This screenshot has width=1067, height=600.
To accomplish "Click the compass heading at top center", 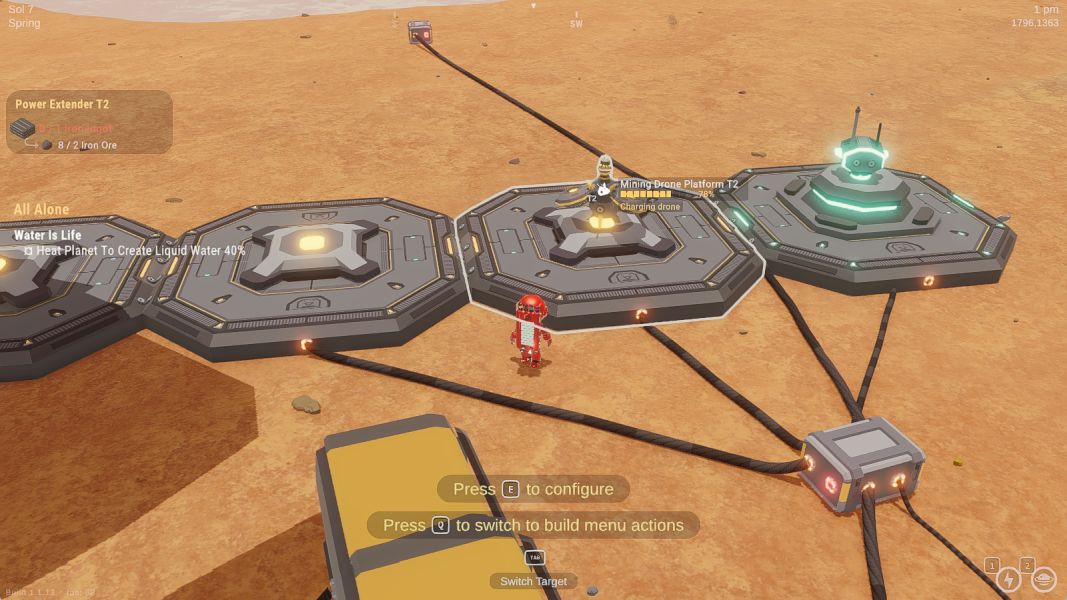I will point(576,21).
